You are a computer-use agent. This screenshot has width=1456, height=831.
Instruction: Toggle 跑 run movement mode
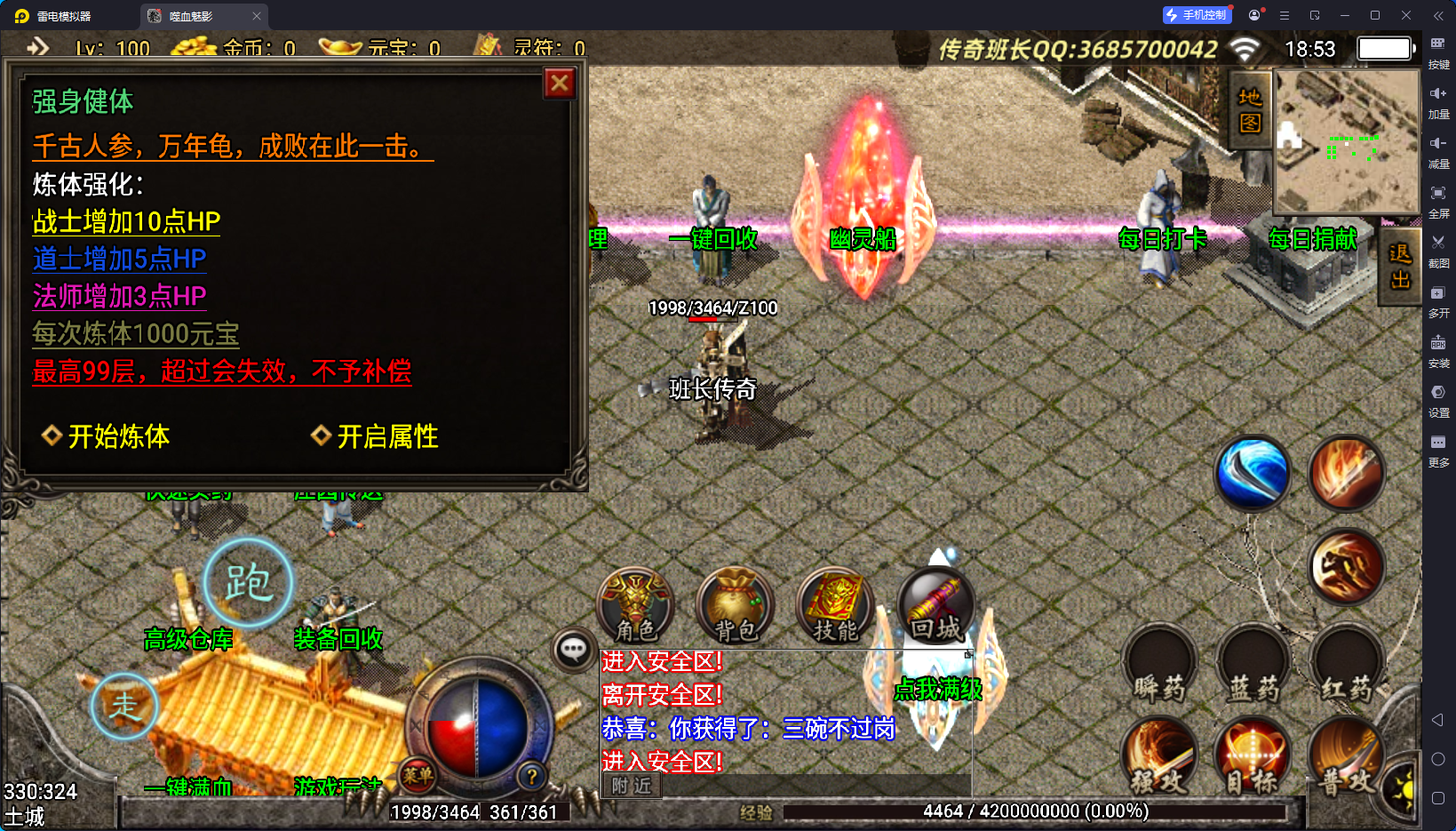click(249, 582)
